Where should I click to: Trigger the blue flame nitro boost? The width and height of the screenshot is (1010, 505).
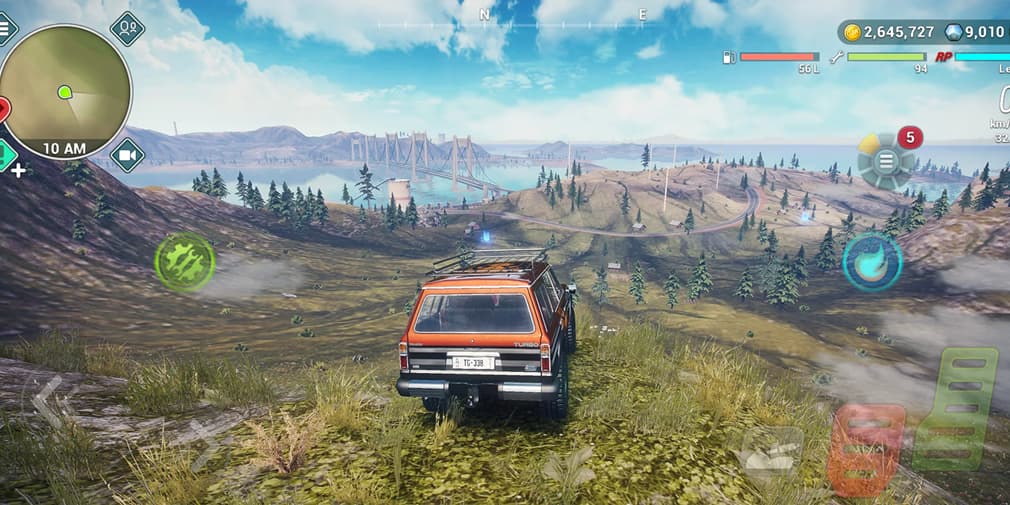(872, 262)
